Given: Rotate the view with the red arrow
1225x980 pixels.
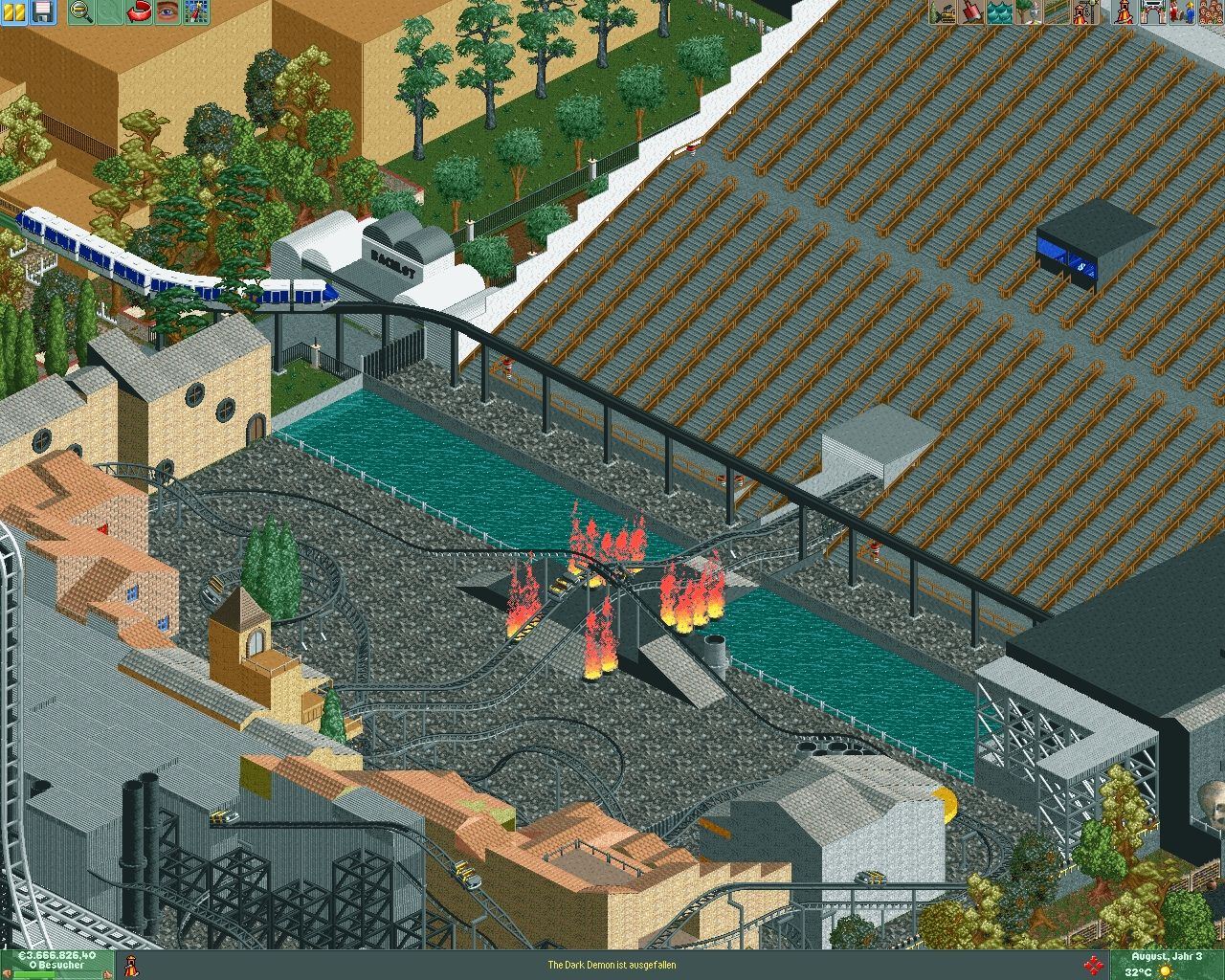Looking at the screenshot, I should (141, 11).
